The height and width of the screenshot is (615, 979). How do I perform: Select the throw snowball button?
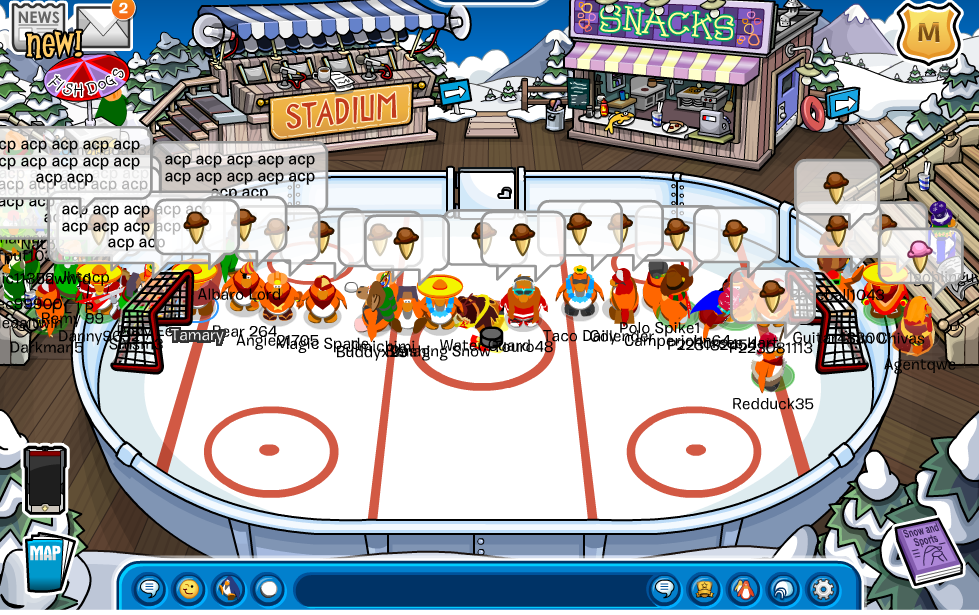click(267, 588)
